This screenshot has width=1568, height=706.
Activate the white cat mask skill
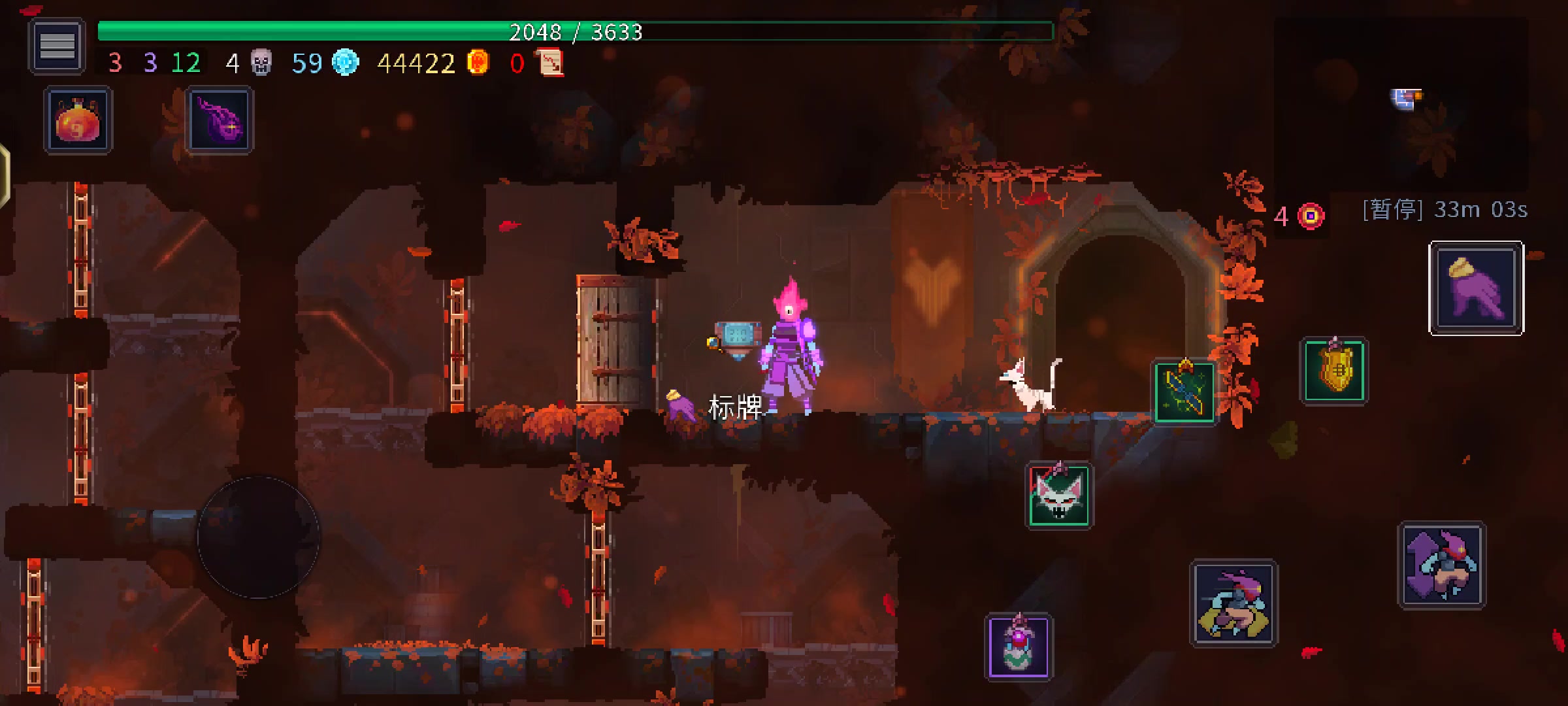pyautogui.click(x=1058, y=496)
